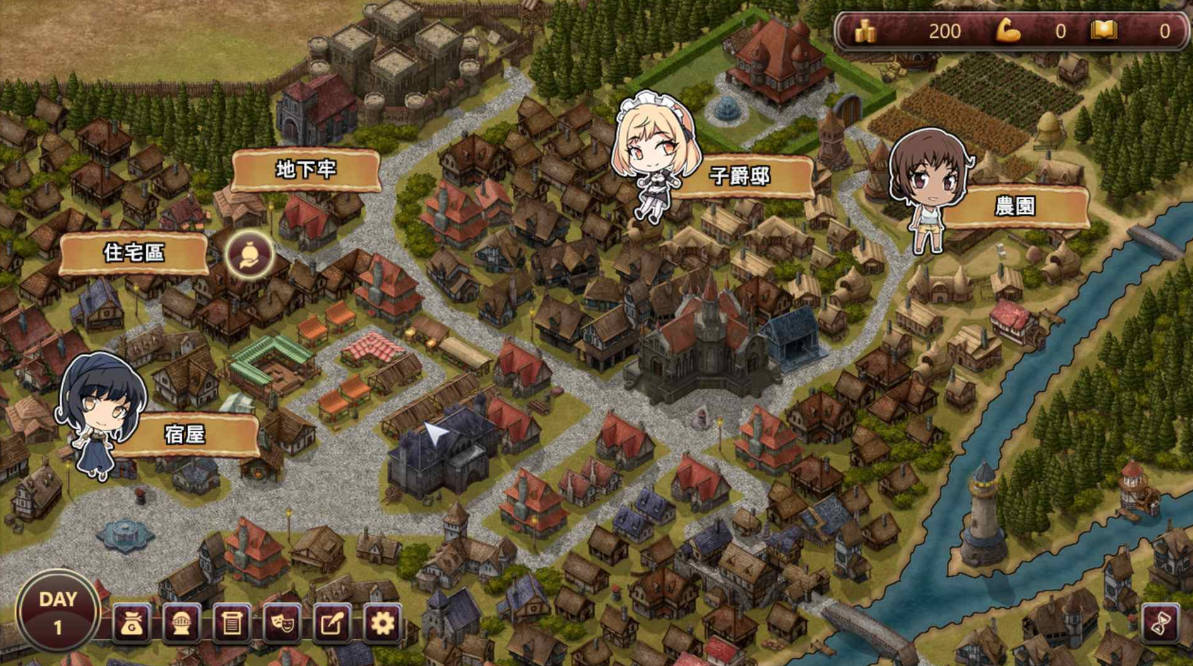This screenshot has width=1193, height=666.
Task: Select the 農園 farm location
Action: tap(1015, 207)
